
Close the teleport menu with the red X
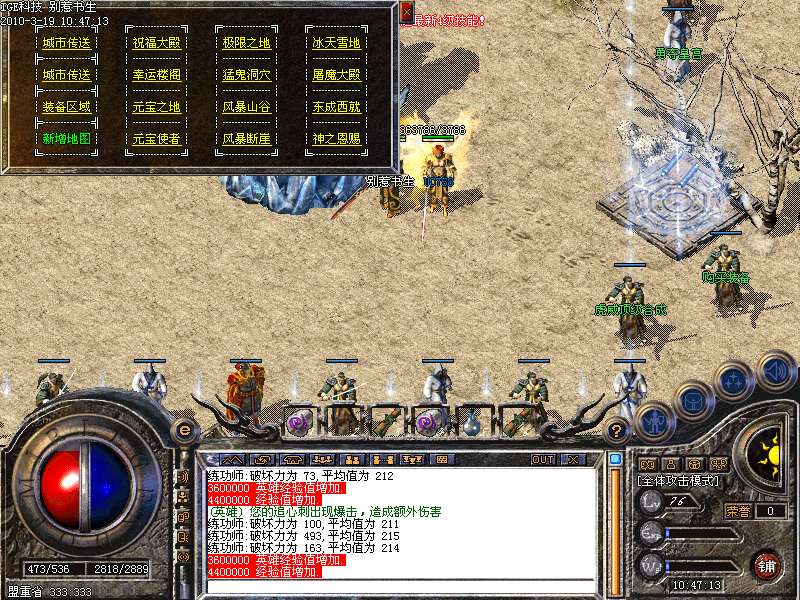click(x=406, y=12)
